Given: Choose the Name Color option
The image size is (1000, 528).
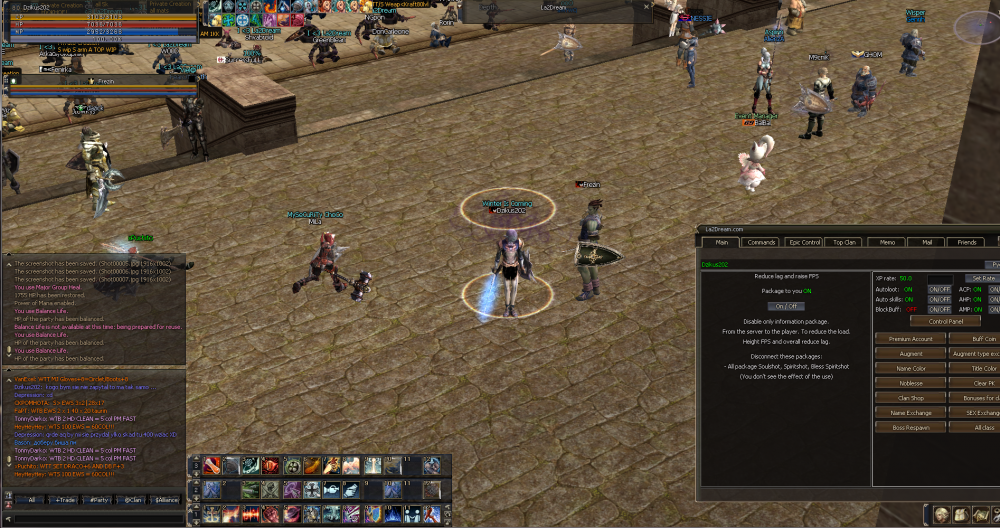Looking at the screenshot, I should click(910, 368).
